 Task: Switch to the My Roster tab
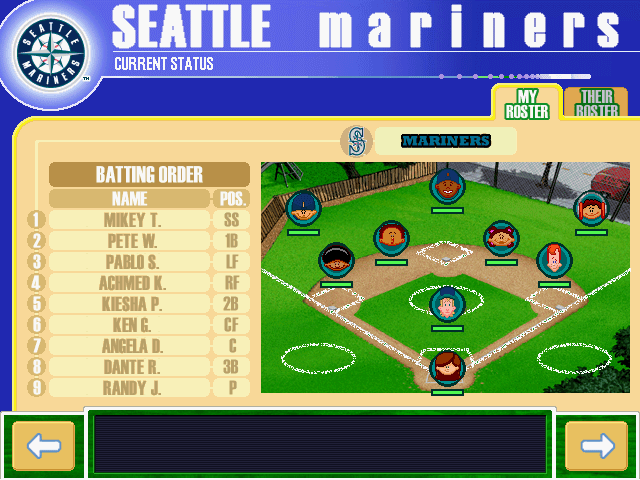(x=526, y=104)
